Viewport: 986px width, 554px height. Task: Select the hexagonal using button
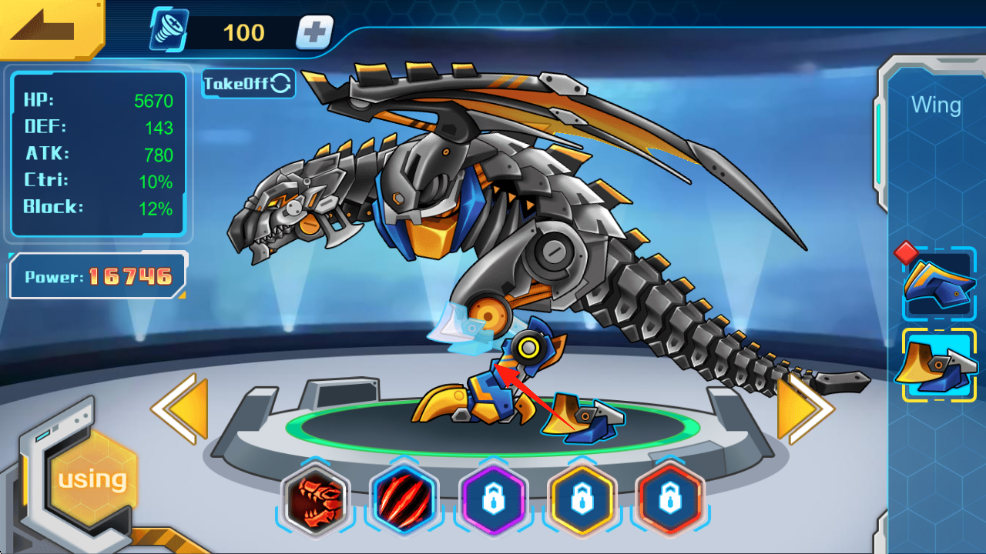[x=92, y=479]
